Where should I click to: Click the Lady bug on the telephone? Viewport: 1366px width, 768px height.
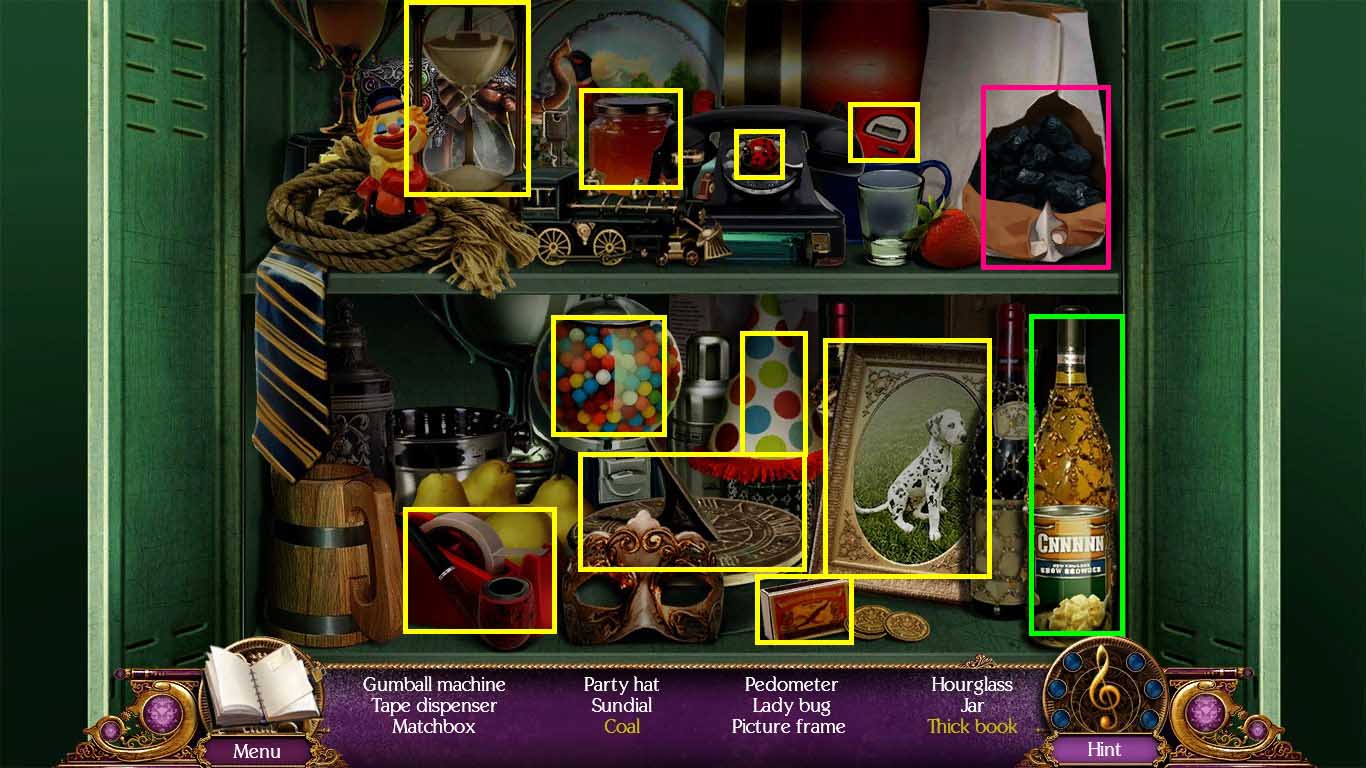pyautogui.click(x=760, y=153)
